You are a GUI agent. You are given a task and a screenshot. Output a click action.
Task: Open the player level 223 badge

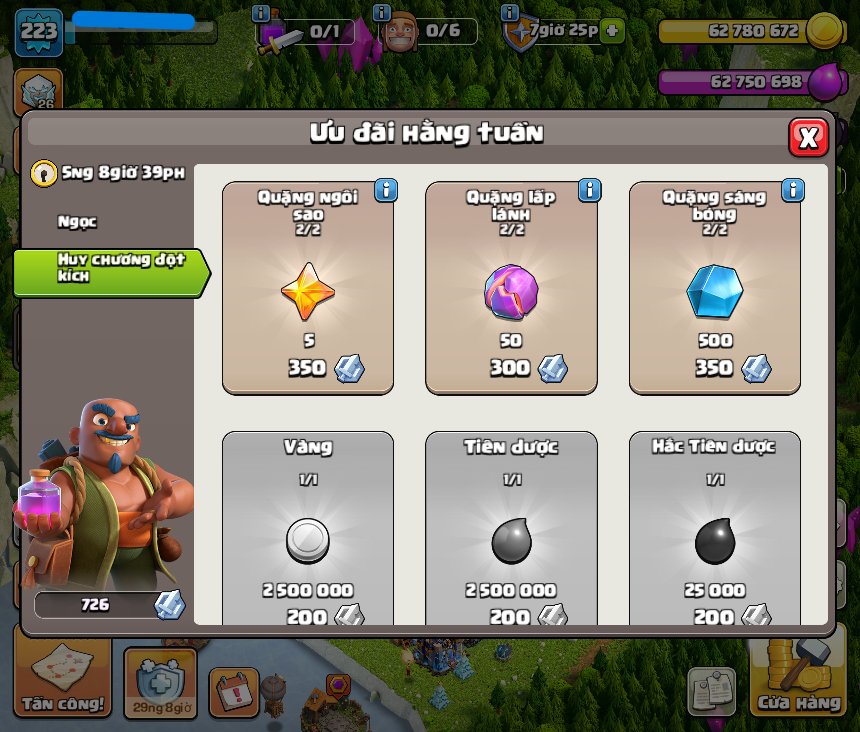click(39, 32)
